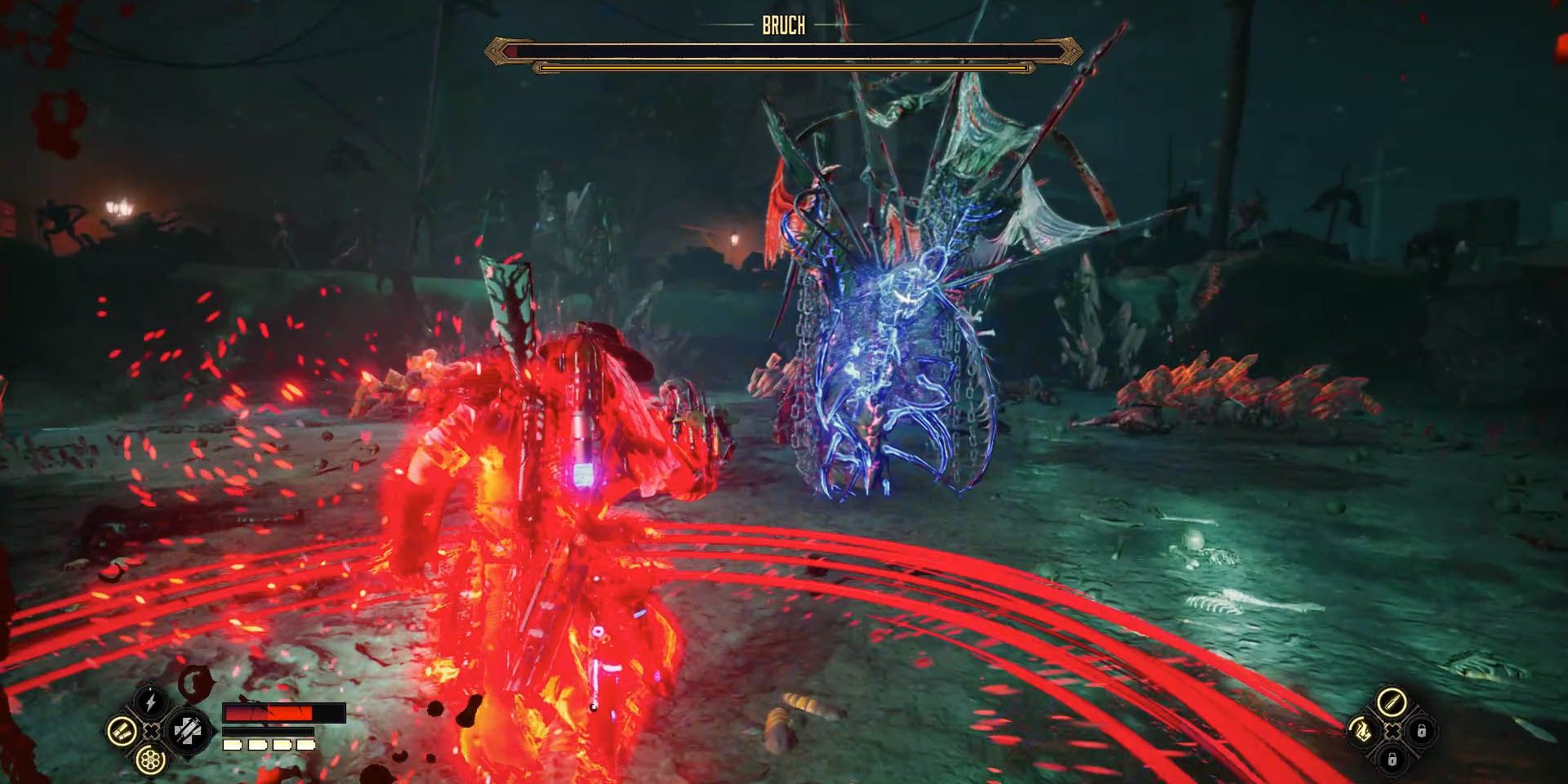Select the first yellow charge cell
The width and height of the screenshot is (1568, 784).
coord(231,745)
